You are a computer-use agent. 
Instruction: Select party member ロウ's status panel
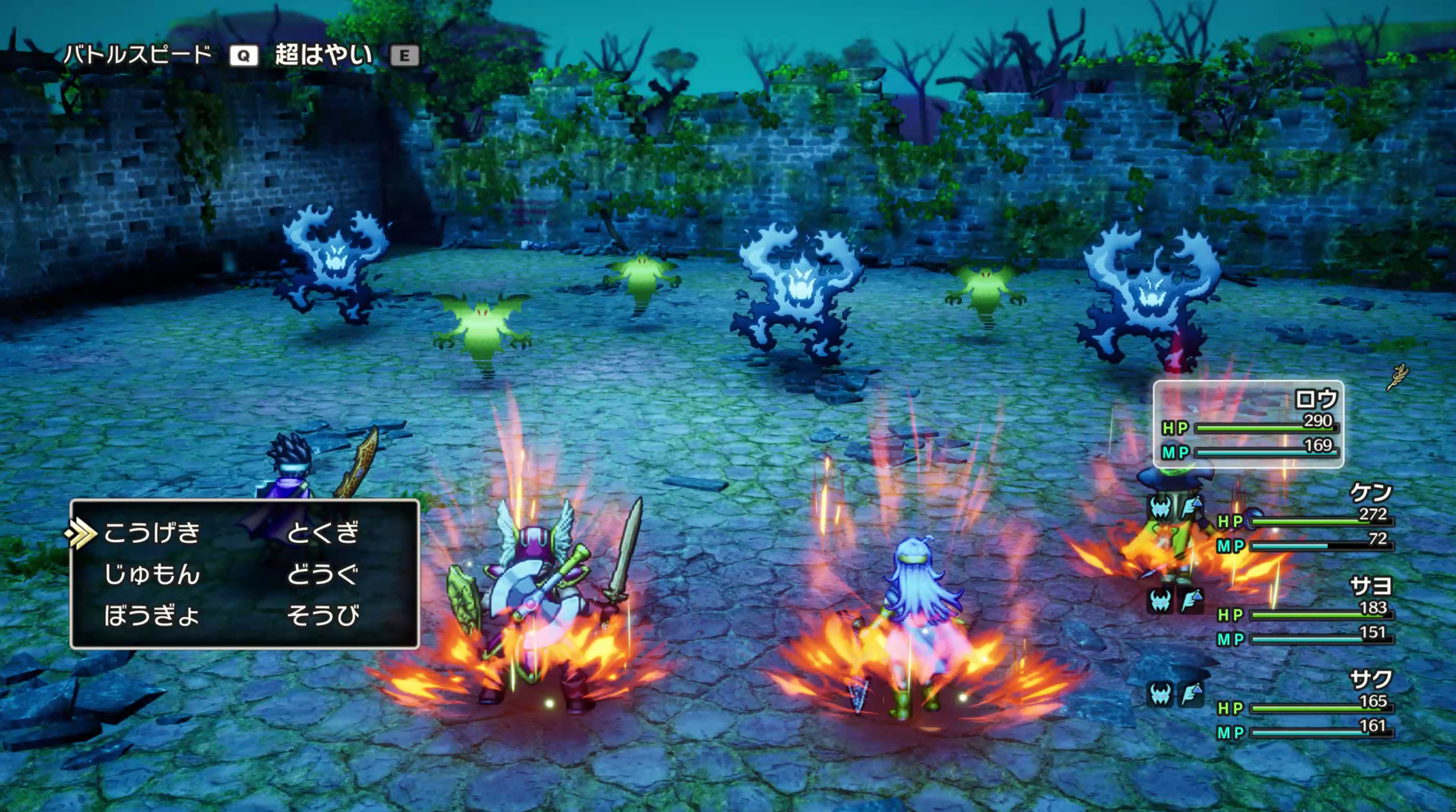(1248, 424)
